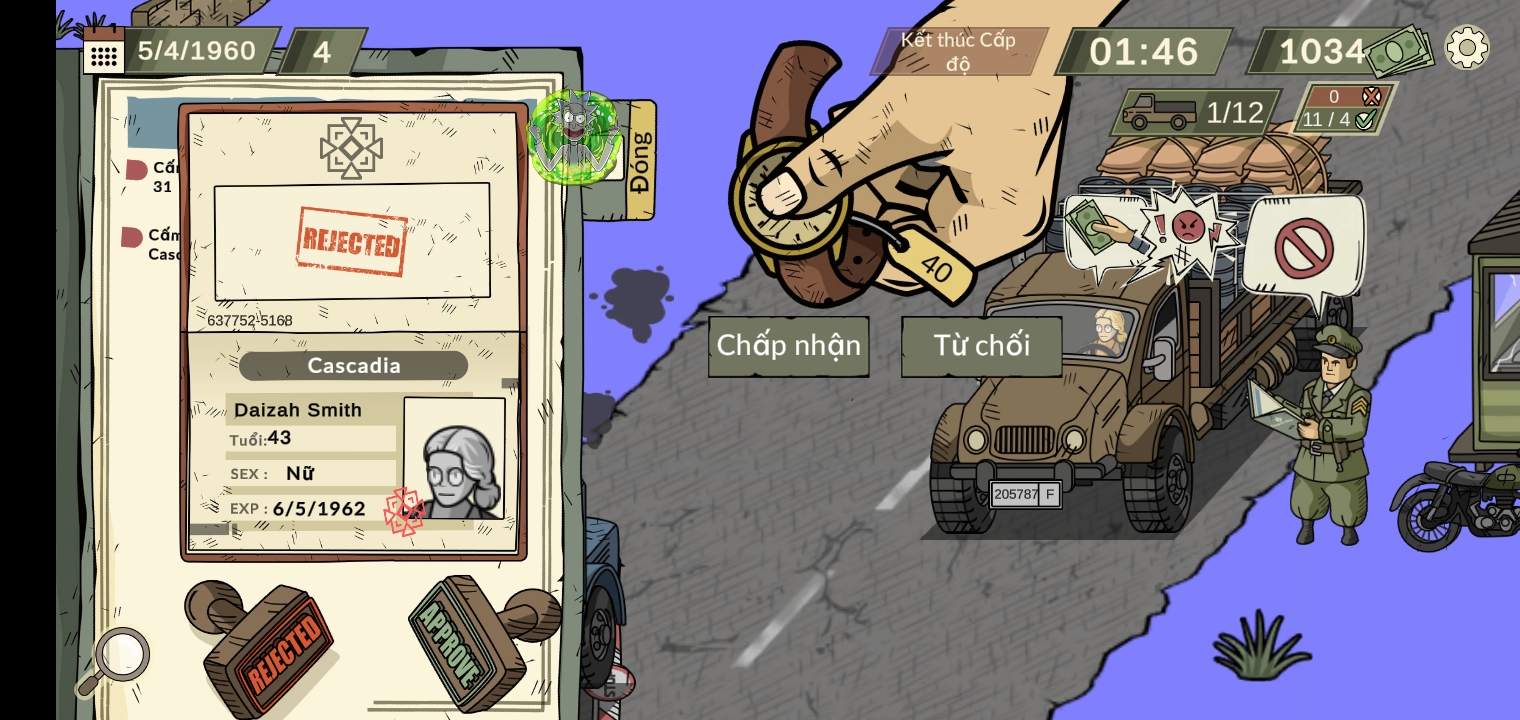Pick the green APPROVE stamp

pyautogui.click(x=470, y=638)
